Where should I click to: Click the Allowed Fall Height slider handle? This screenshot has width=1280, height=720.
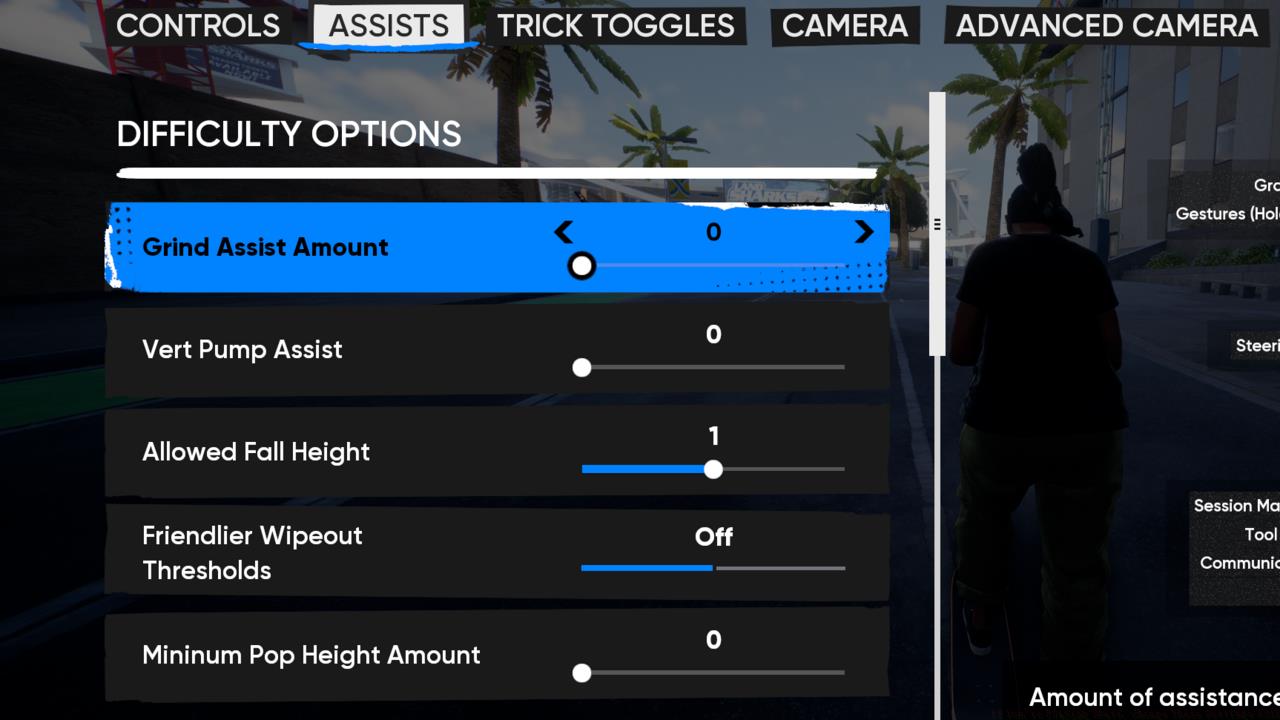[x=713, y=468]
